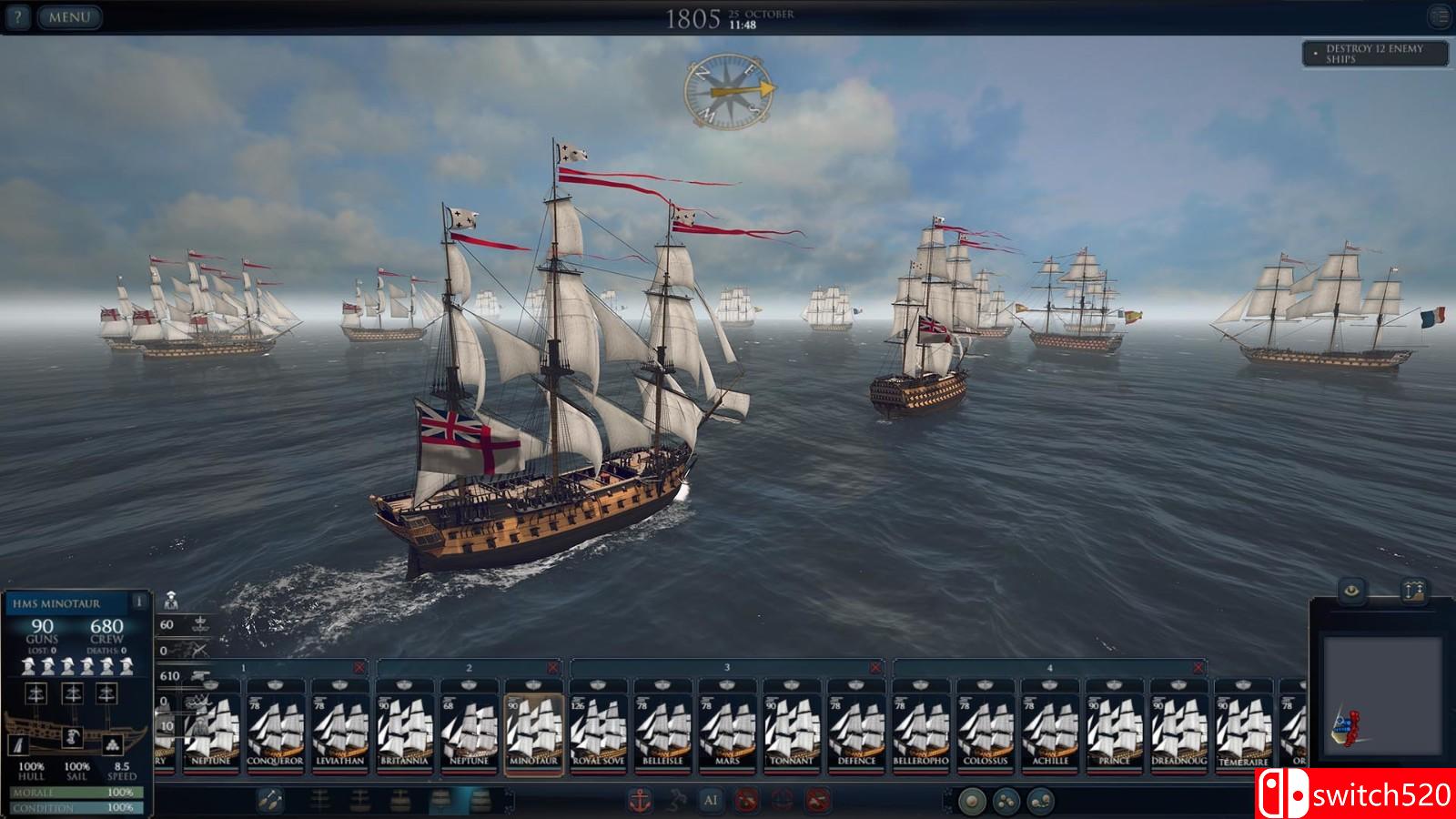Disband division 2 with its red X

point(552,668)
